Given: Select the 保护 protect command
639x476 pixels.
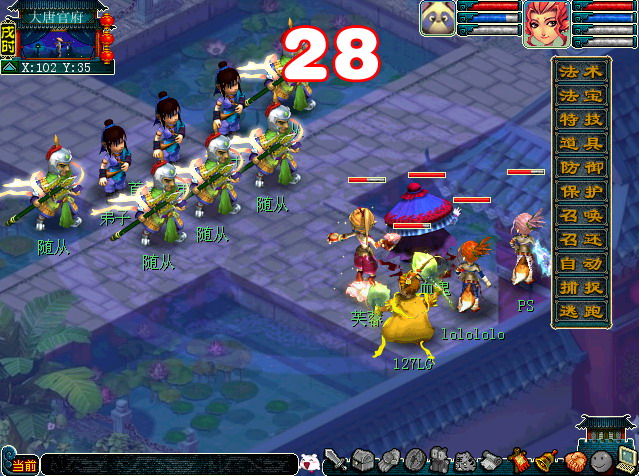Looking at the screenshot, I should [x=581, y=191].
